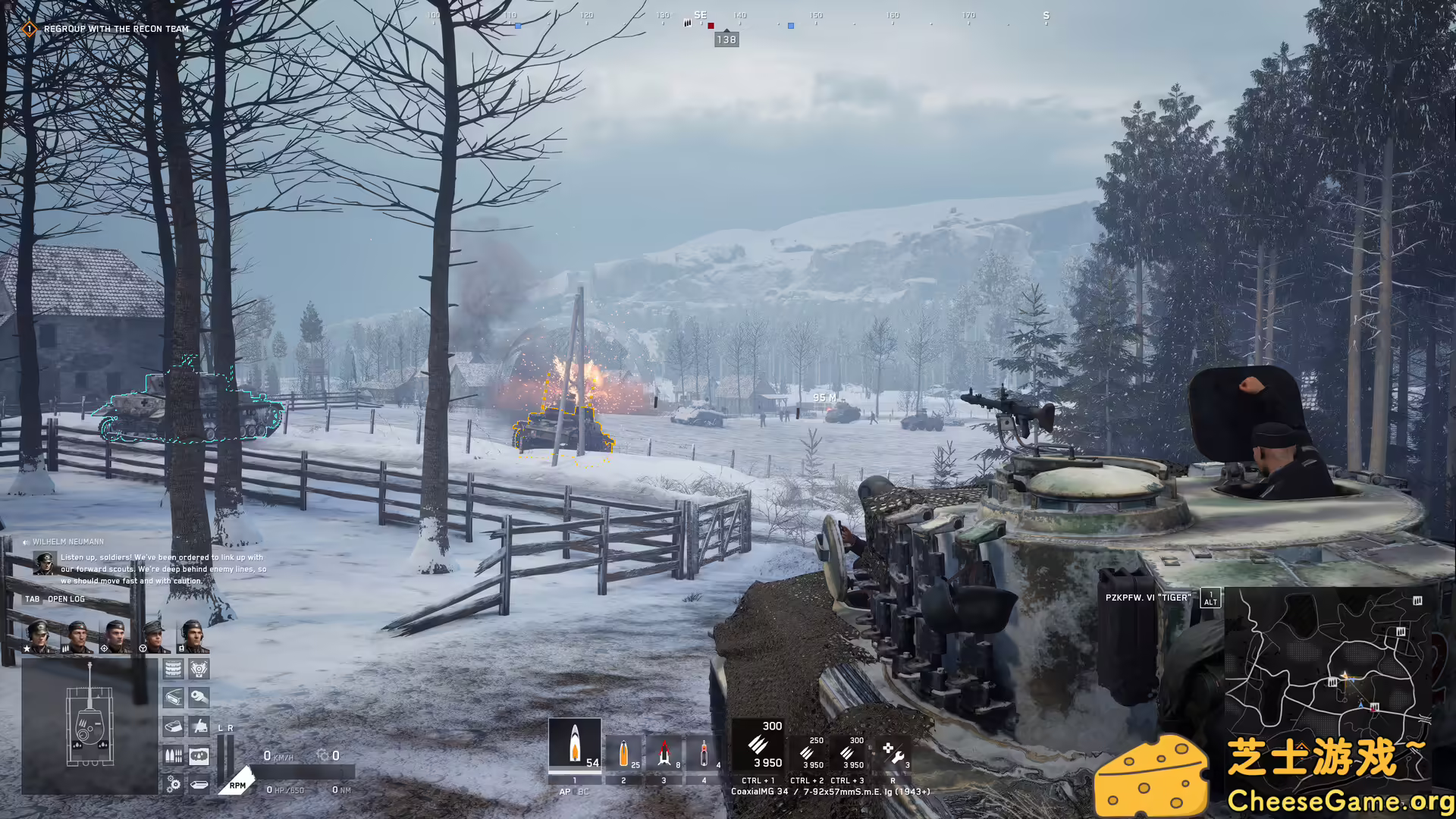The image size is (1456, 819).
Task: Click the commander star icon under first portrait
Action: click(27, 648)
